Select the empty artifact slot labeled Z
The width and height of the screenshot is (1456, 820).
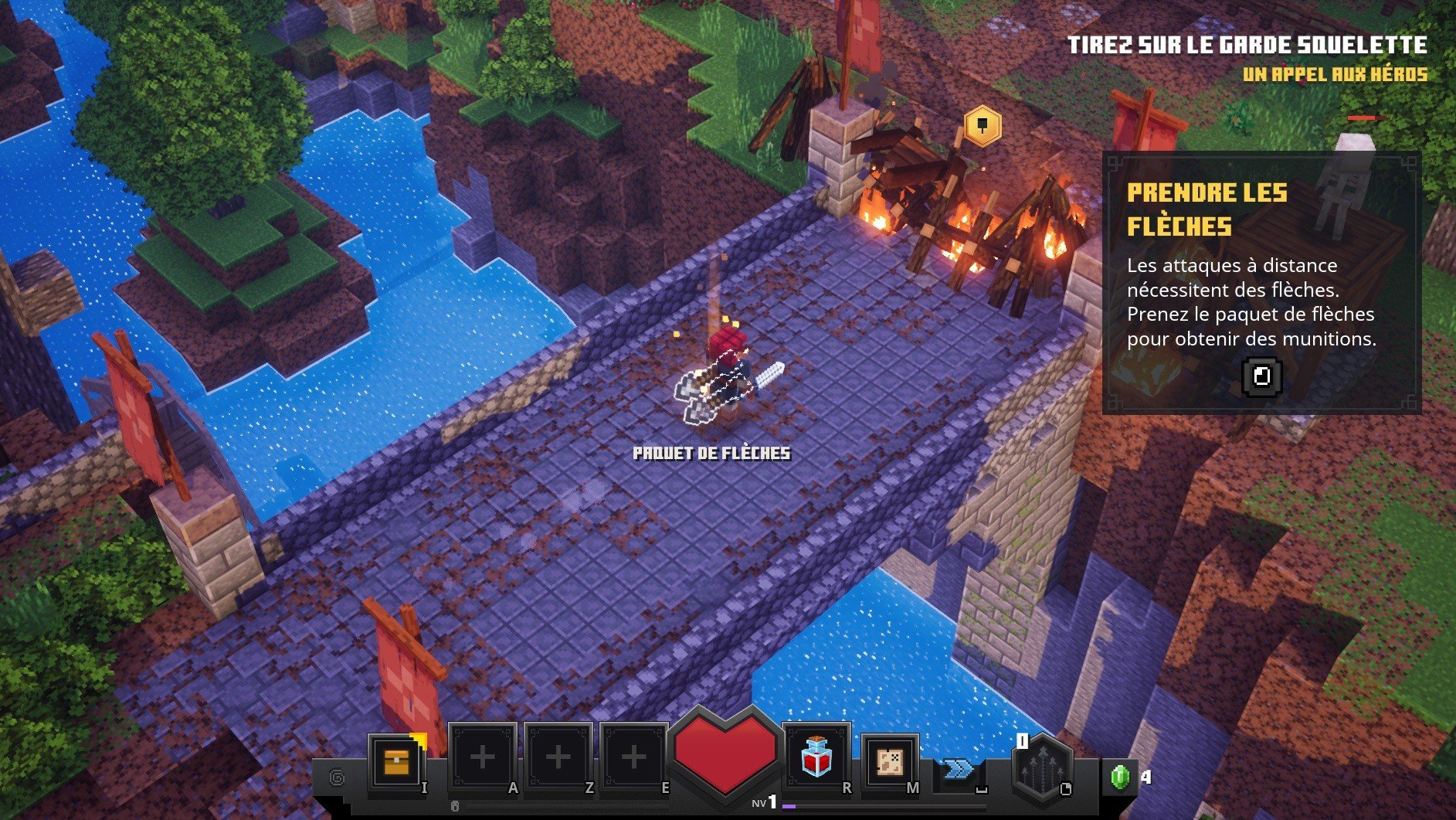coord(558,758)
